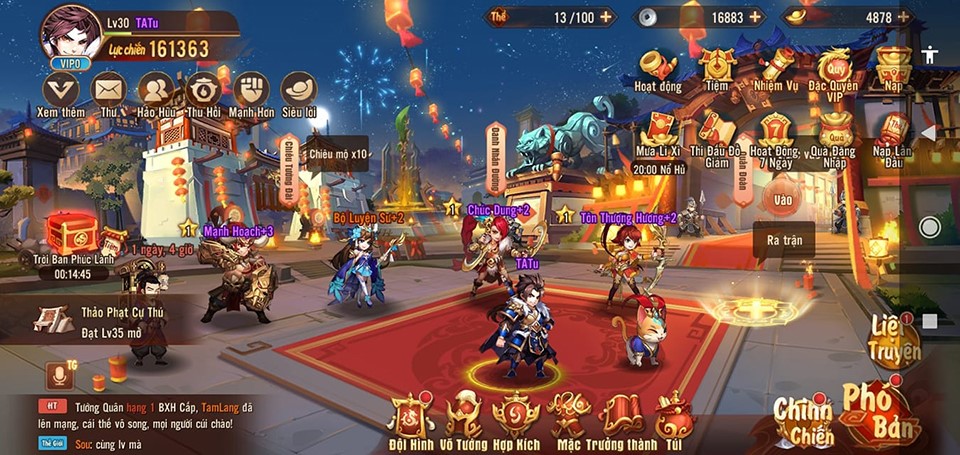Screen dimensions: 960x455
Task: Open the Hảo Hữu friends list
Action: click(155, 92)
